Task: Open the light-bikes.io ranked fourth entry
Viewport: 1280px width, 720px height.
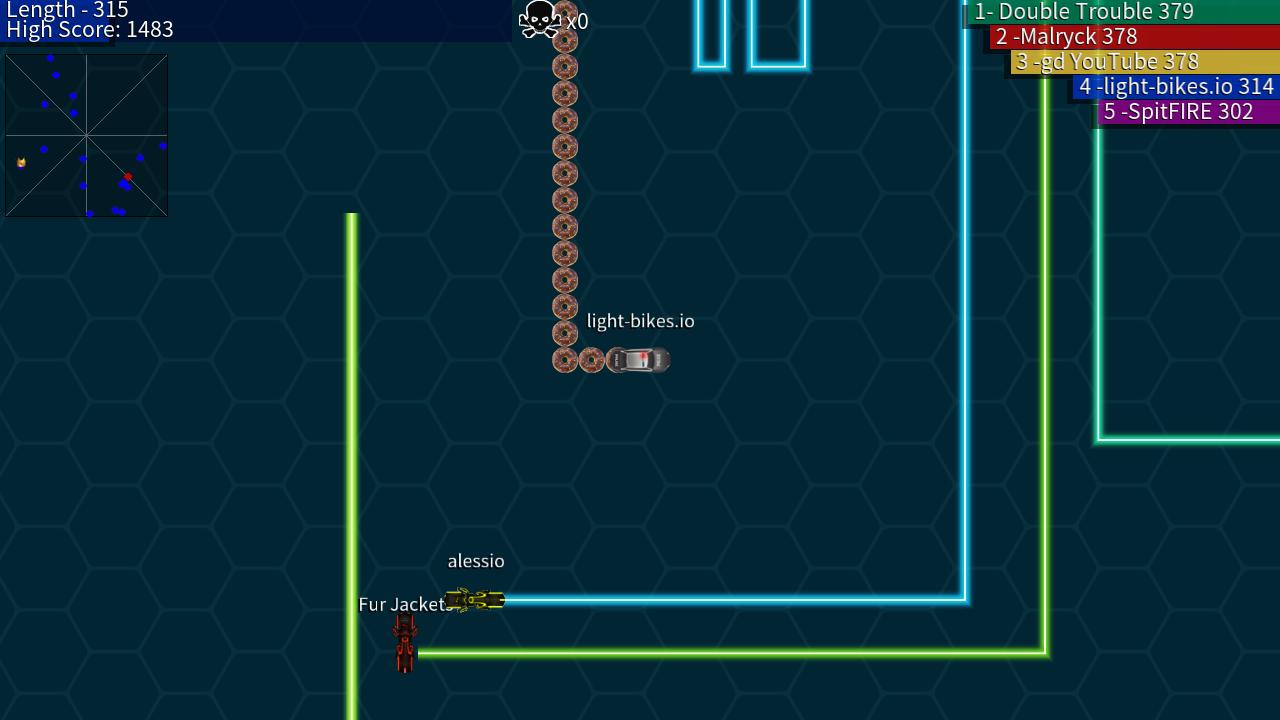Action: click(x=1177, y=87)
